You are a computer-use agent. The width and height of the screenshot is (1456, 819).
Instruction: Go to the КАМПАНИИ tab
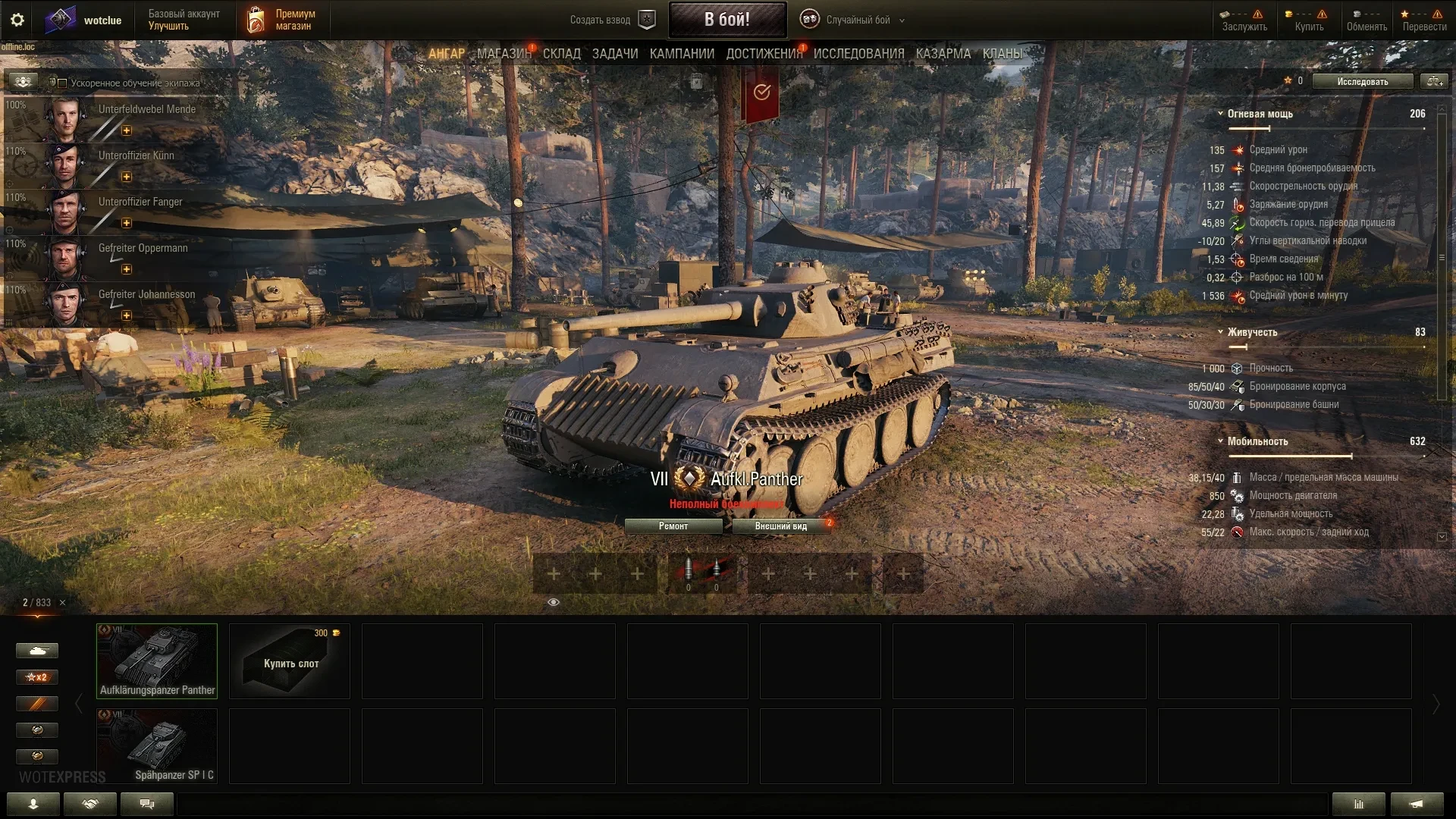click(x=682, y=54)
